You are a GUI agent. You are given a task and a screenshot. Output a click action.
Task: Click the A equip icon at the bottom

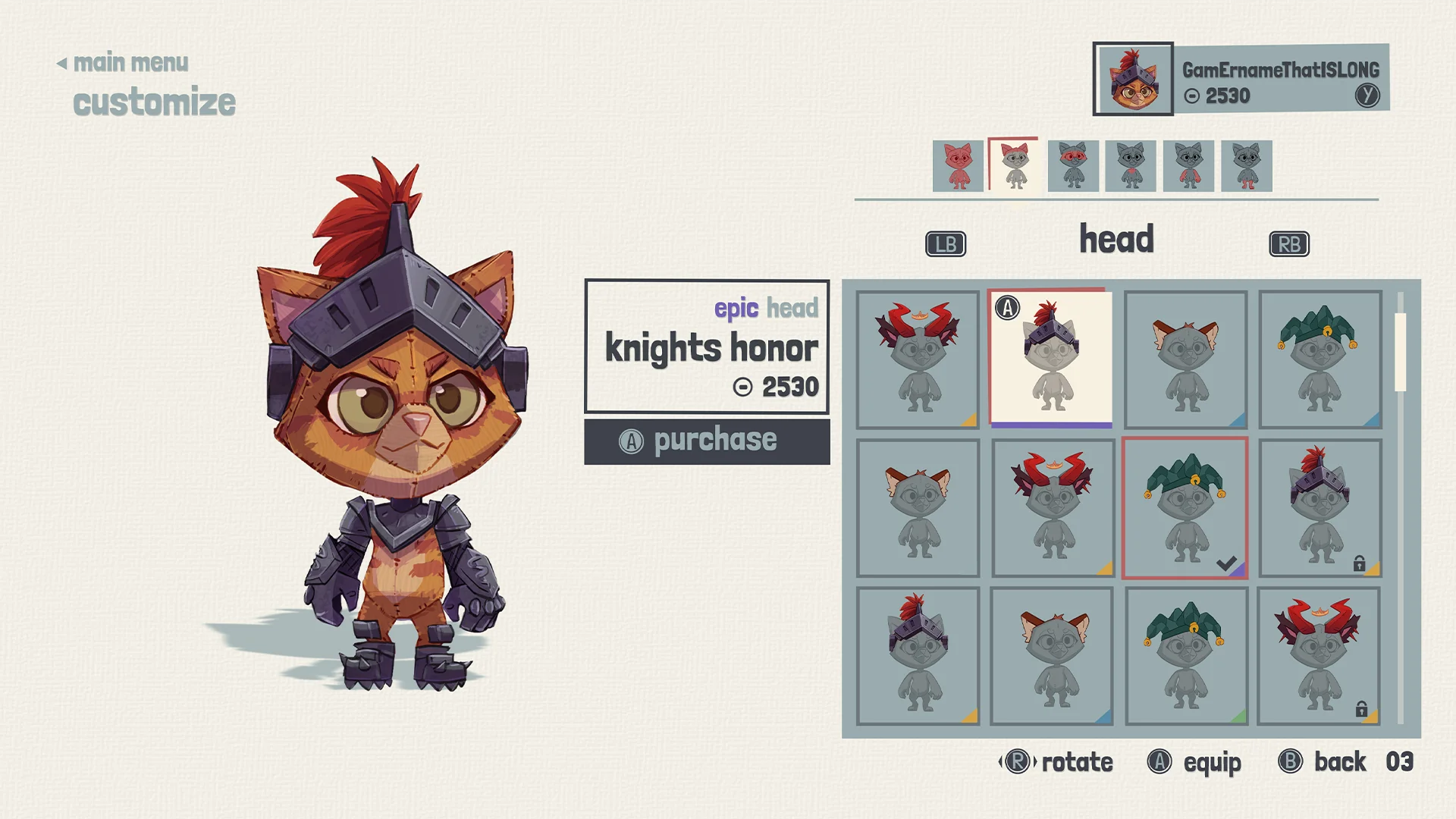click(1158, 762)
